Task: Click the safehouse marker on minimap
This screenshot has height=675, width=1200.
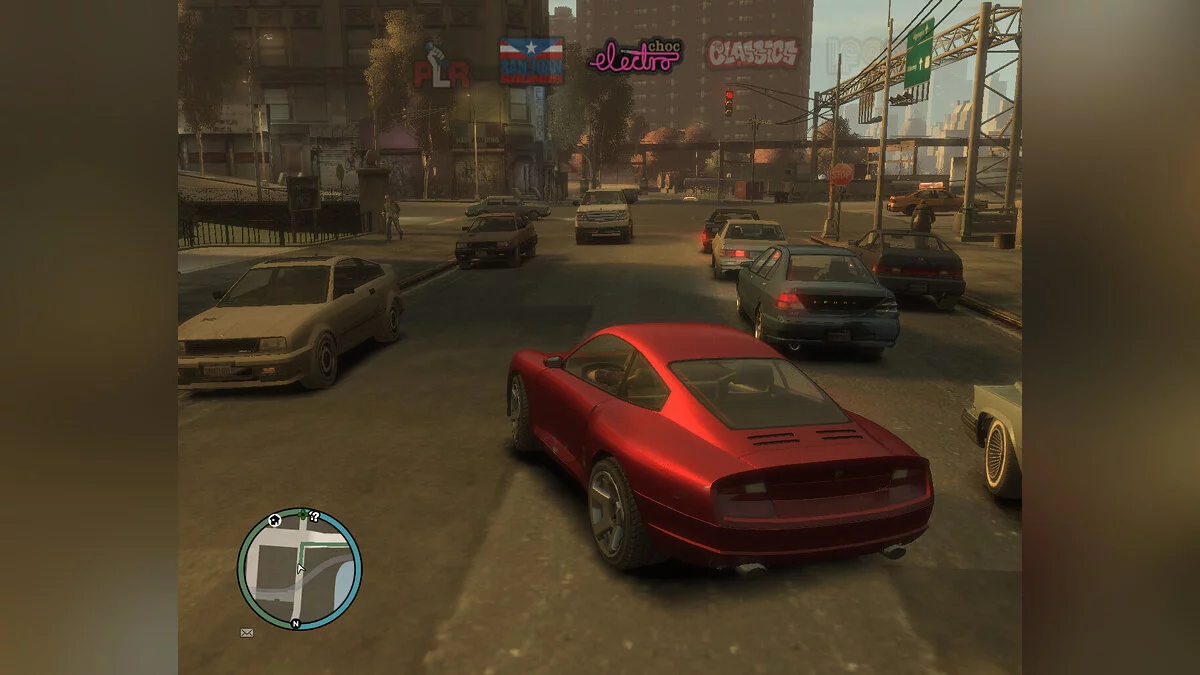Action: (274, 520)
